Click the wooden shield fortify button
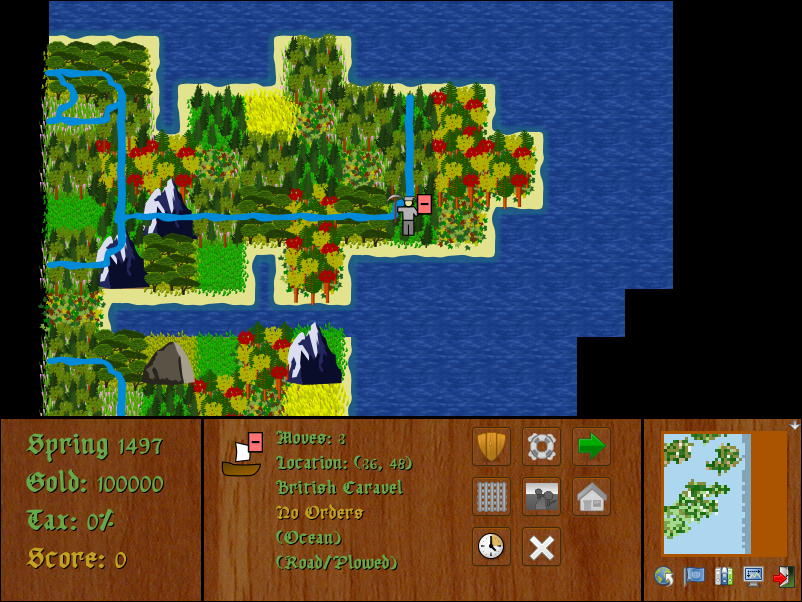 (x=491, y=446)
